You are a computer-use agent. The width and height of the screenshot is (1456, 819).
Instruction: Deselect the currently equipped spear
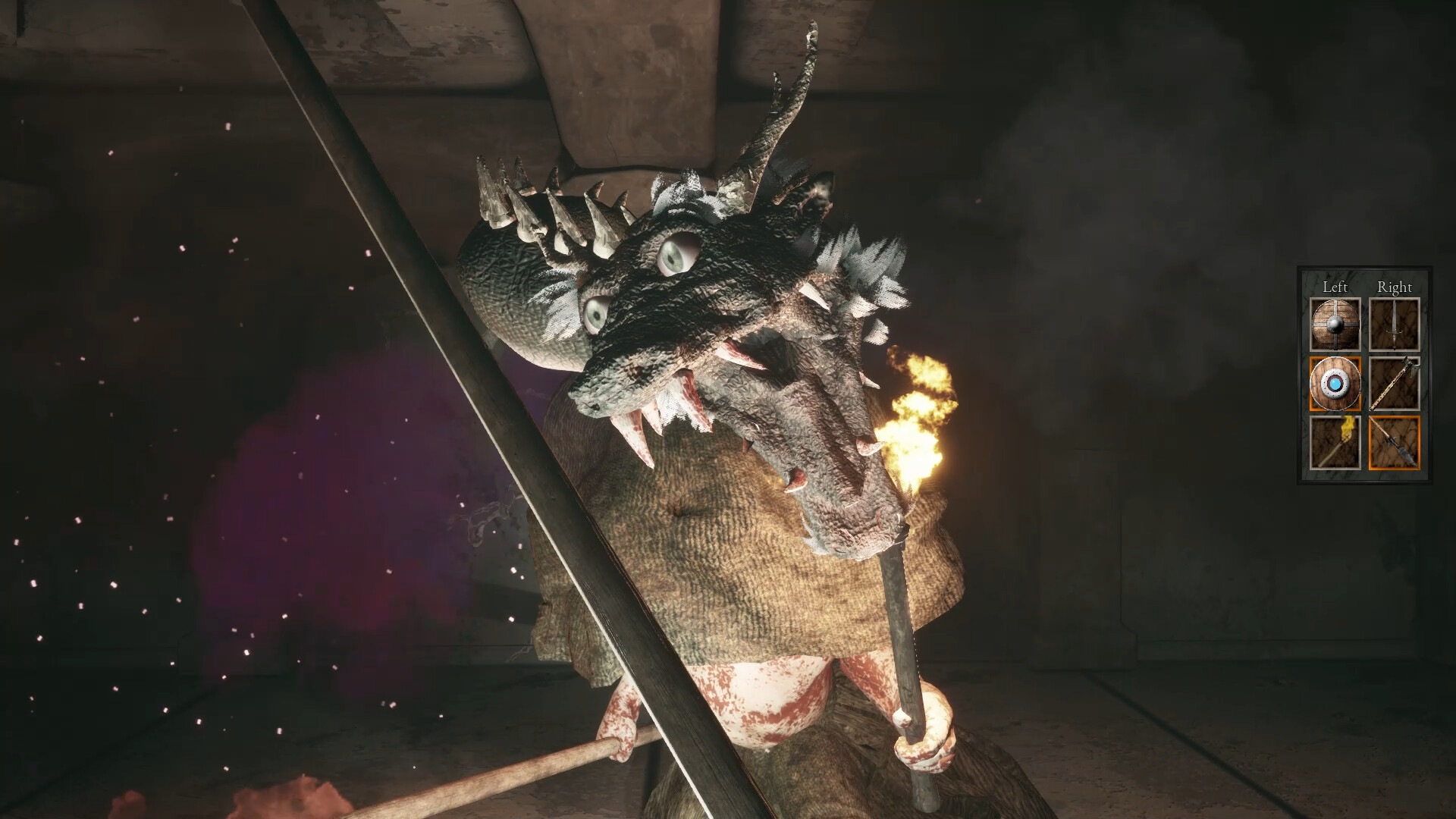point(1395,442)
